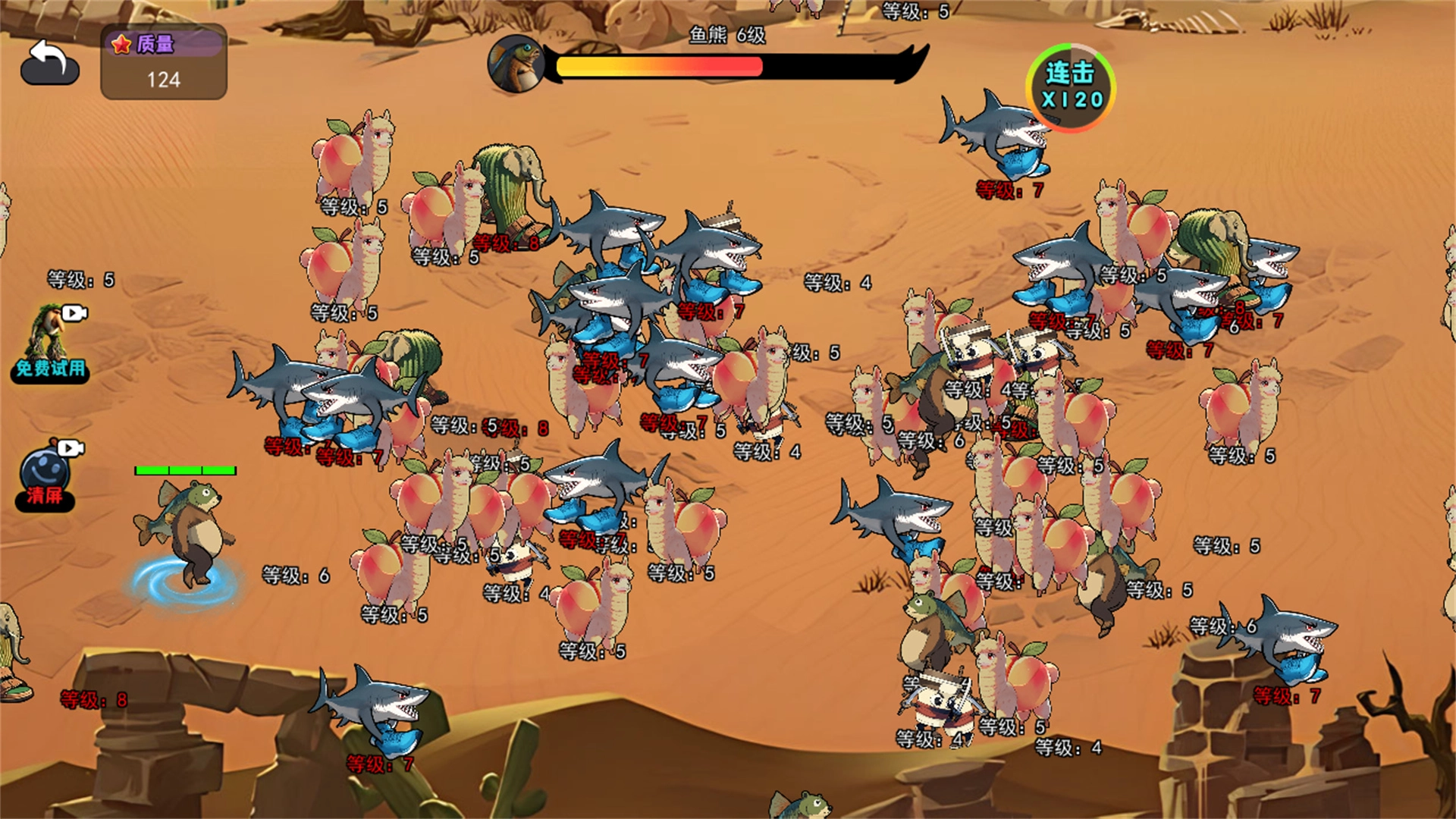This screenshot has height=819, width=1456.
Task: Click the back arrow button
Action: click(50, 61)
